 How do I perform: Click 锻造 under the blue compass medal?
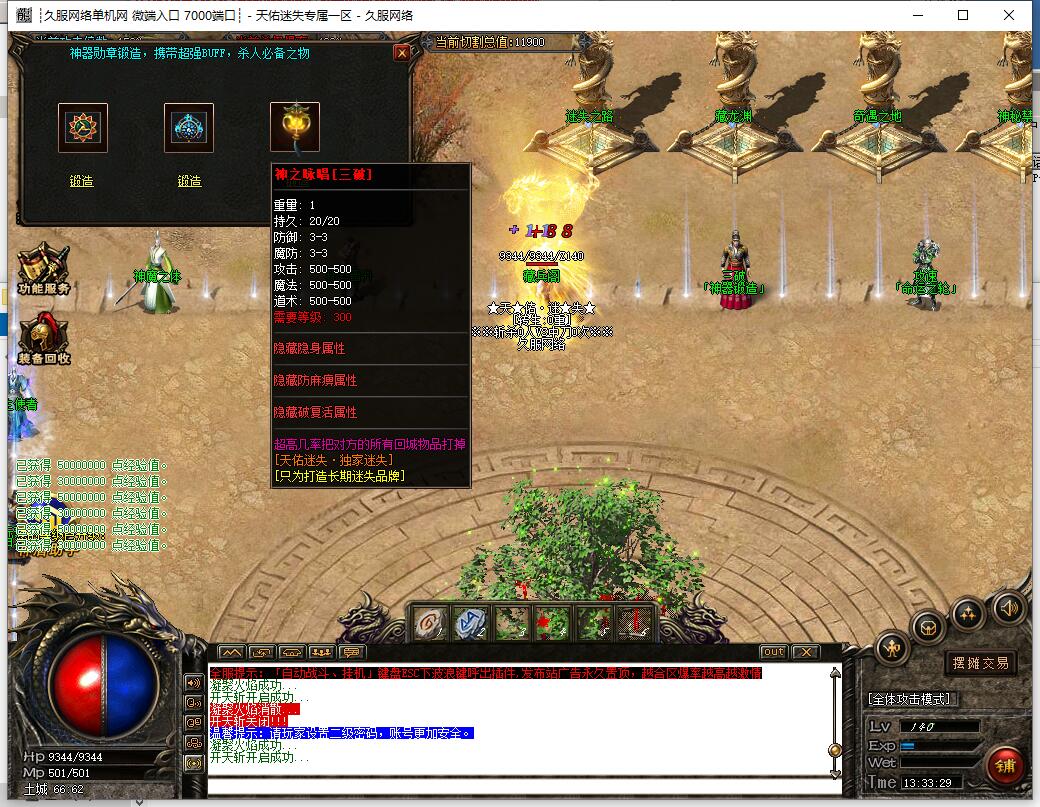[x=189, y=181]
